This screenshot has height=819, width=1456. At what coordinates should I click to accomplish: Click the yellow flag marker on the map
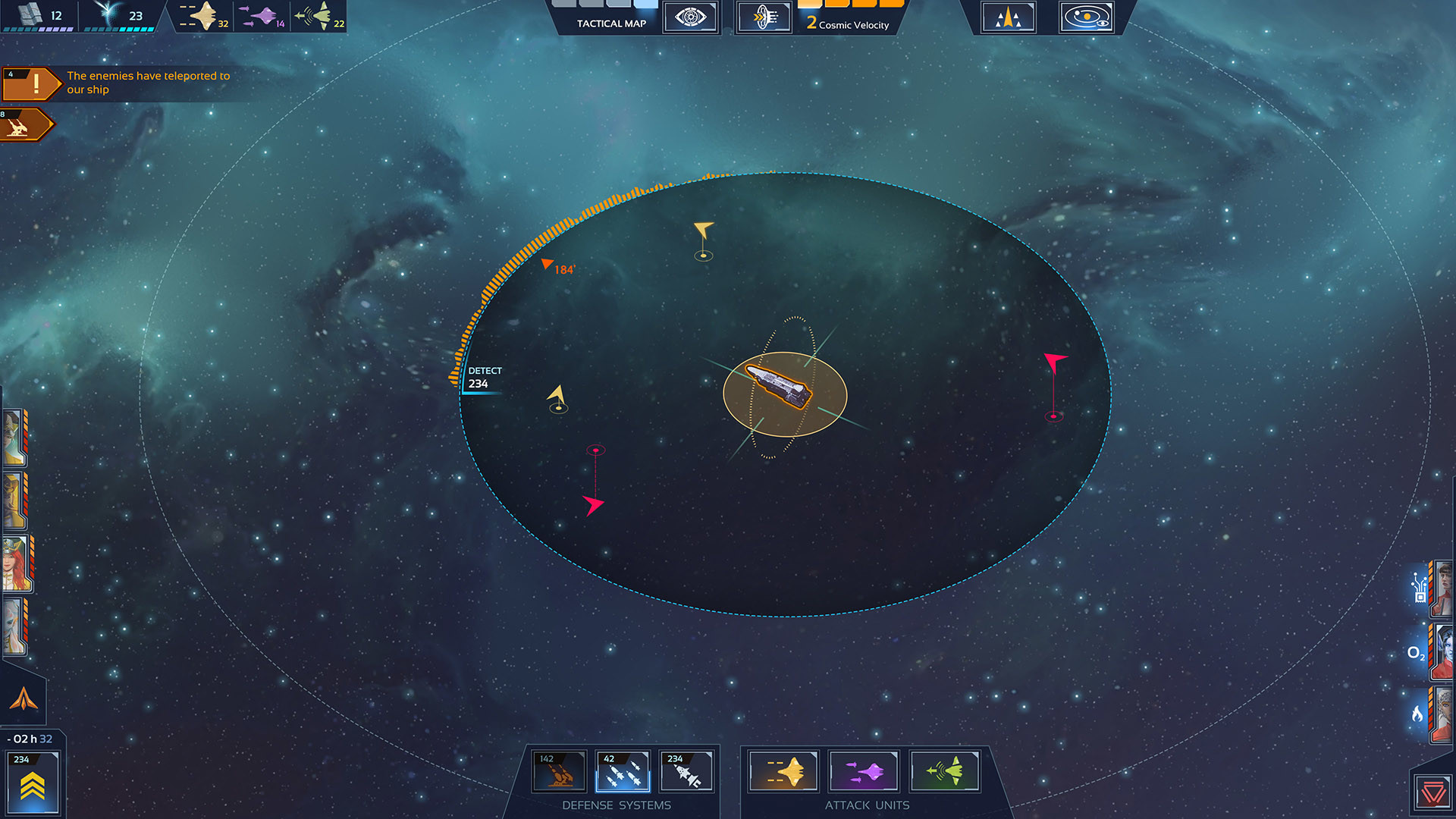[x=704, y=229]
